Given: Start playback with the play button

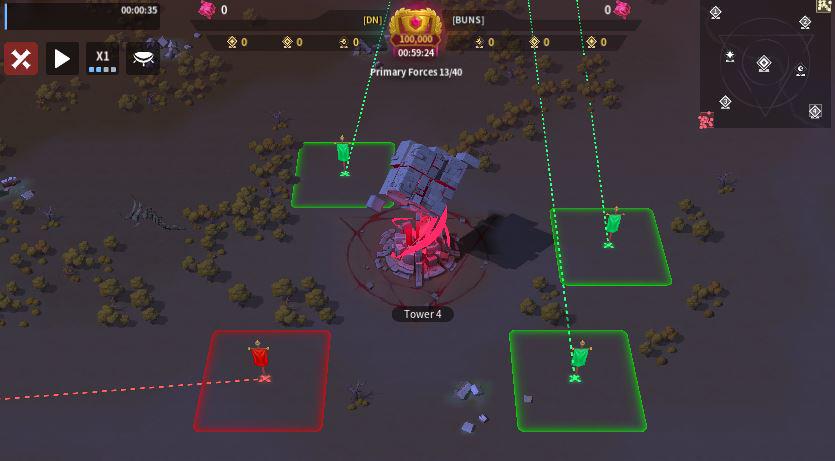Looking at the screenshot, I should [62, 59].
